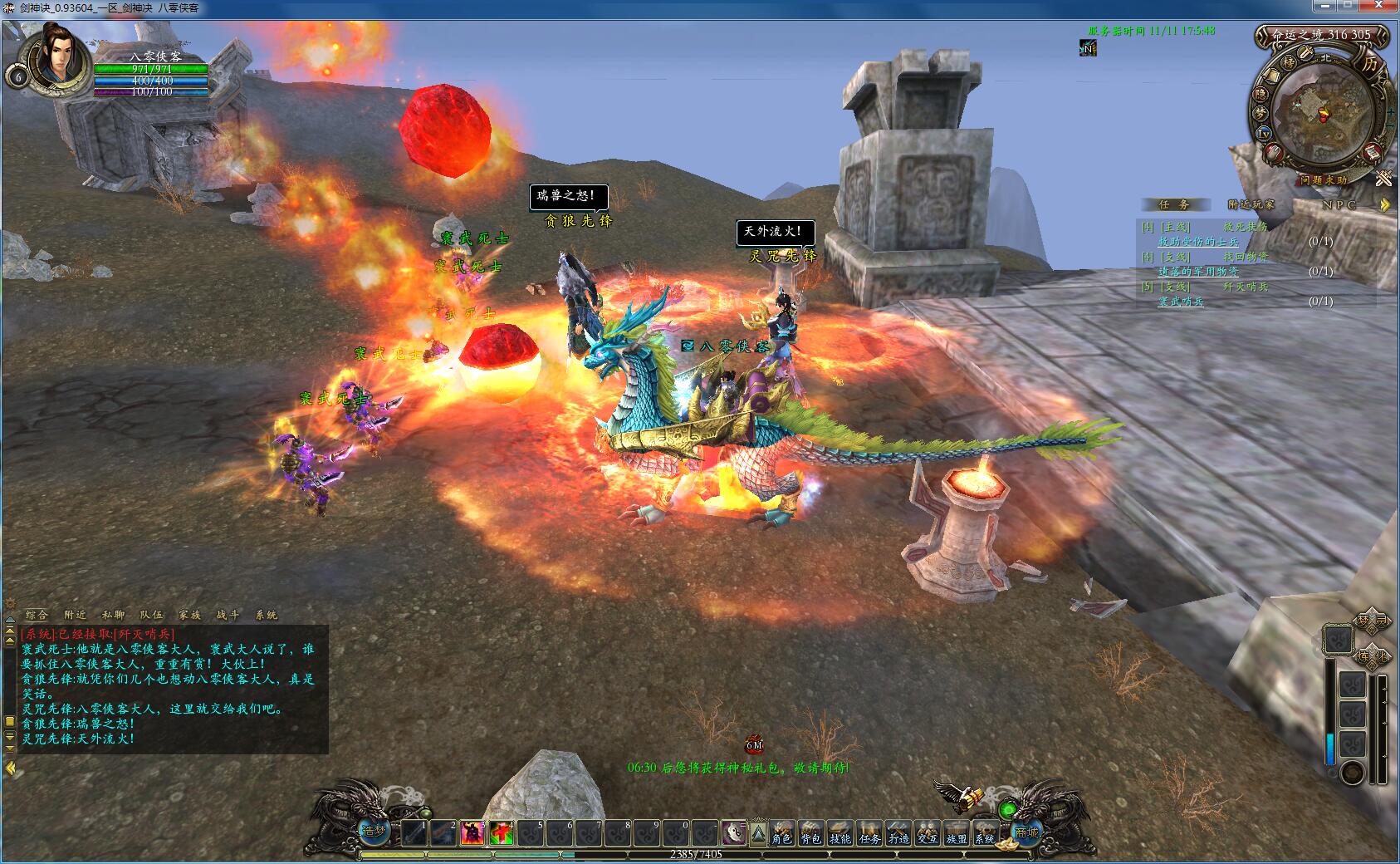Screen dimensions: 1400x864
Task: Switch to the 队伍 team chat tab
Action: pyautogui.click(x=151, y=615)
